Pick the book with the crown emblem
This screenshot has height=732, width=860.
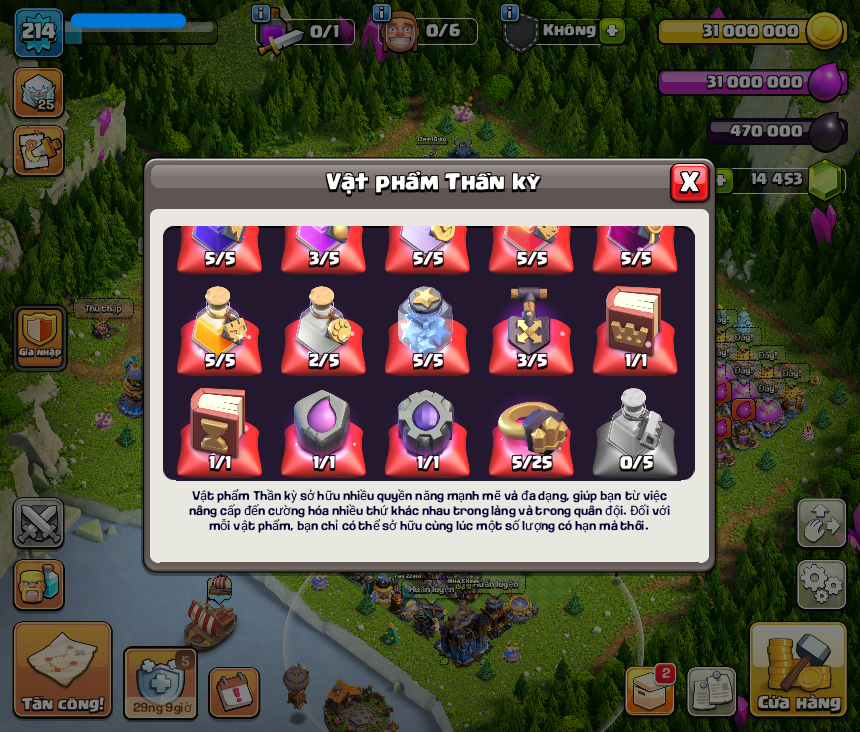pyautogui.click(x=635, y=325)
